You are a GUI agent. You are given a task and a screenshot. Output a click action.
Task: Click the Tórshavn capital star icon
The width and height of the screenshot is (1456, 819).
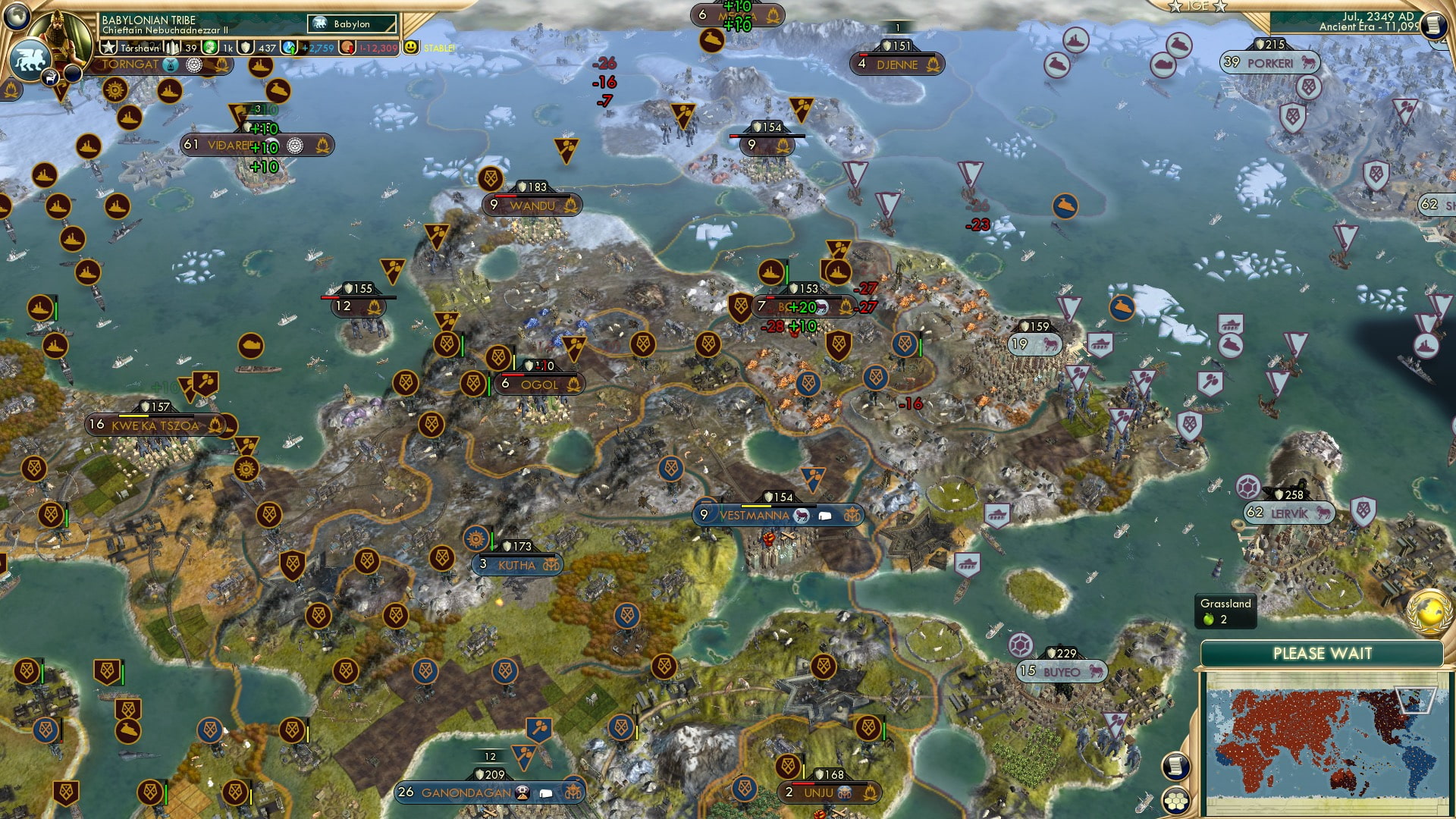click(x=108, y=48)
